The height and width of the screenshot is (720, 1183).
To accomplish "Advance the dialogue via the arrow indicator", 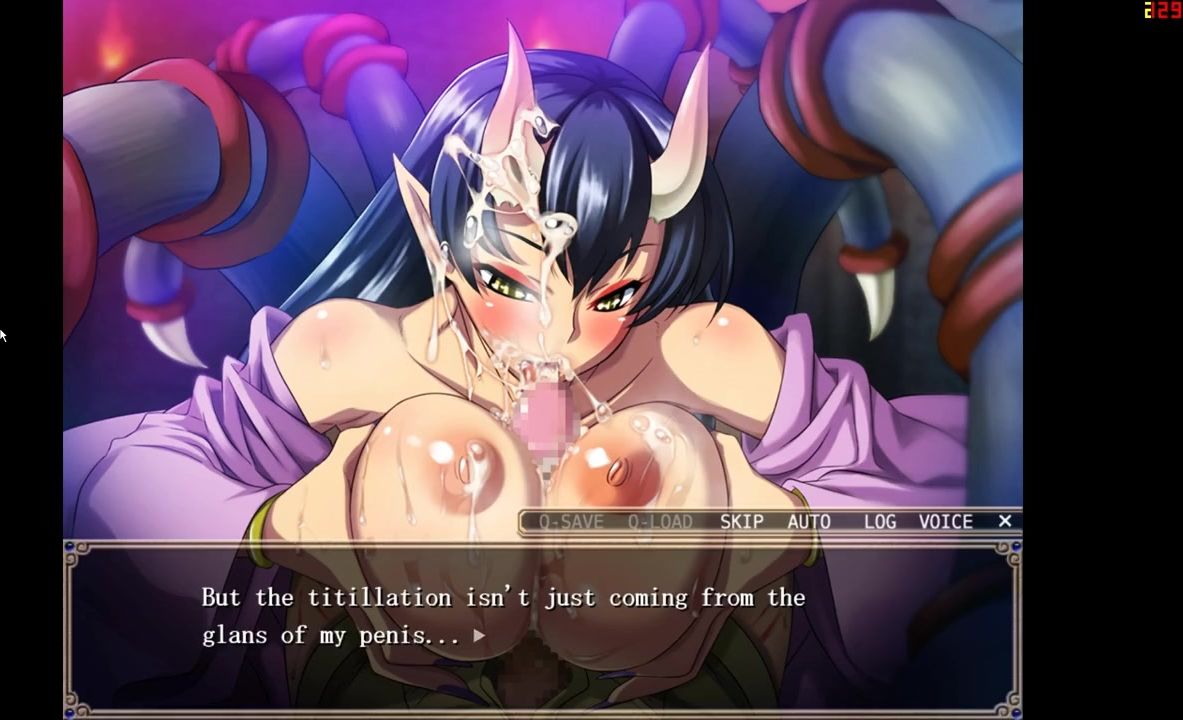I will click(479, 635).
